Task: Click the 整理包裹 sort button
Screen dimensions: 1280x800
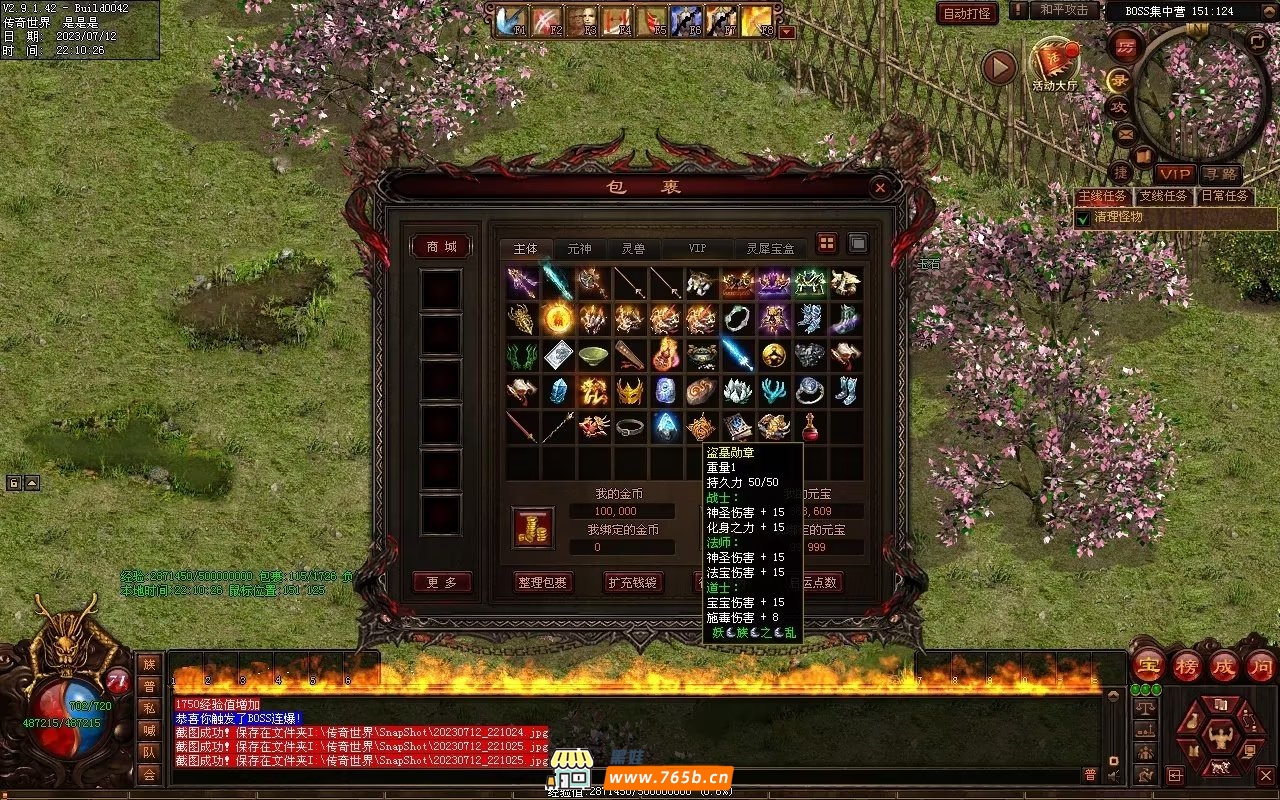Action: (x=543, y=582)
